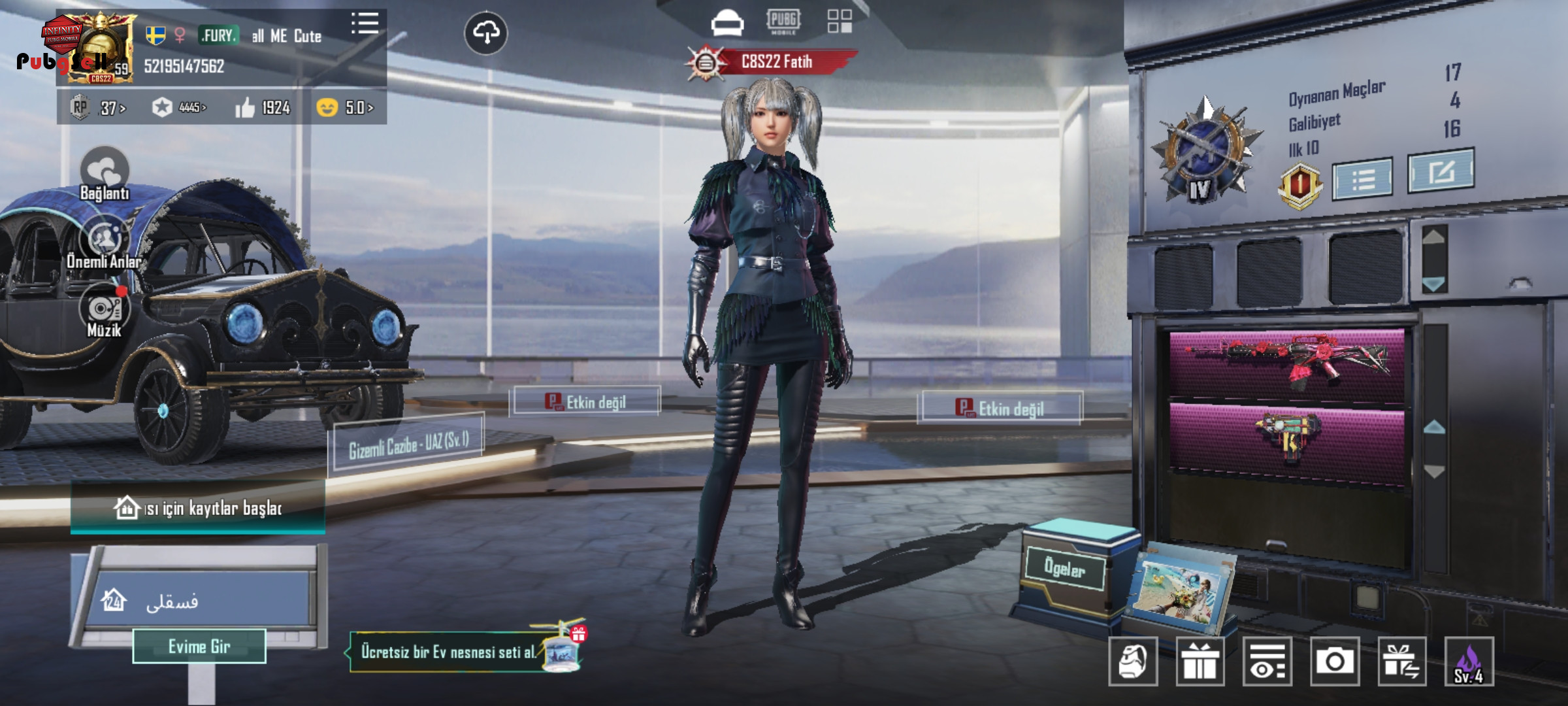
Task: Open the three-line list menu near the name
Action: coord(365,24)
